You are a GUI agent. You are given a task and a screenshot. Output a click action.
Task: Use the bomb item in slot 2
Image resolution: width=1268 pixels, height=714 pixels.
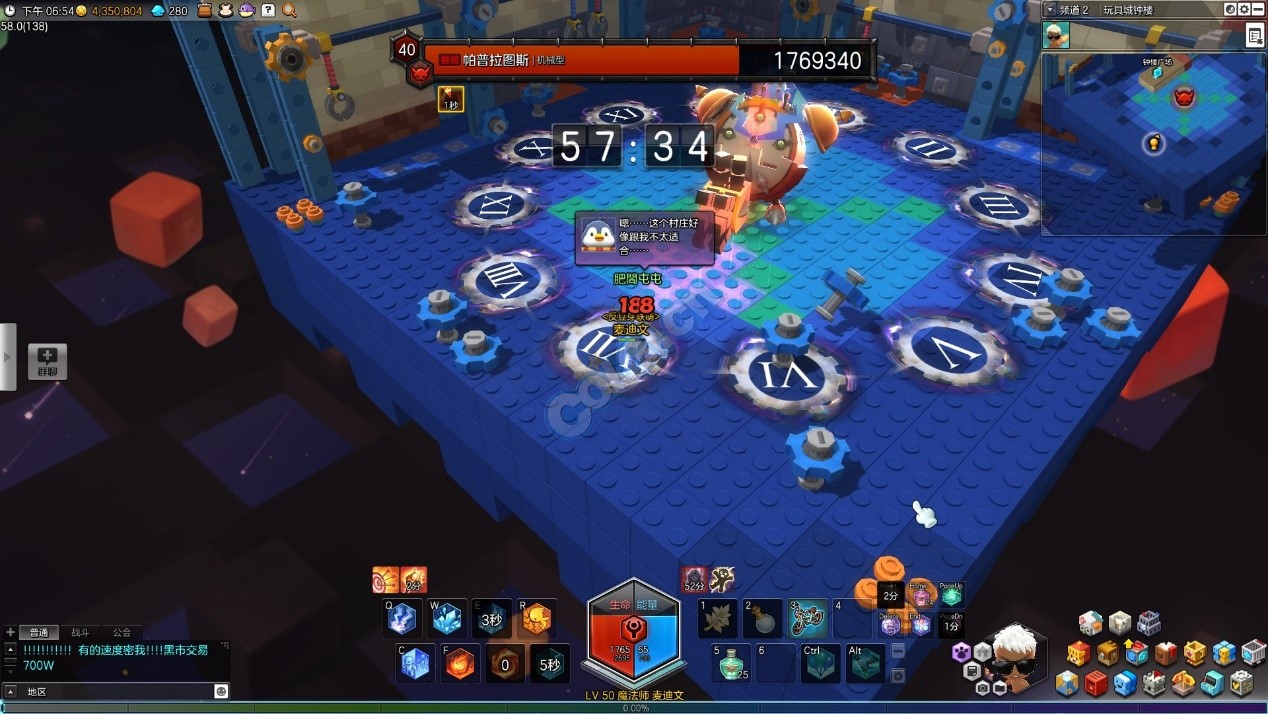click(762, 619)
